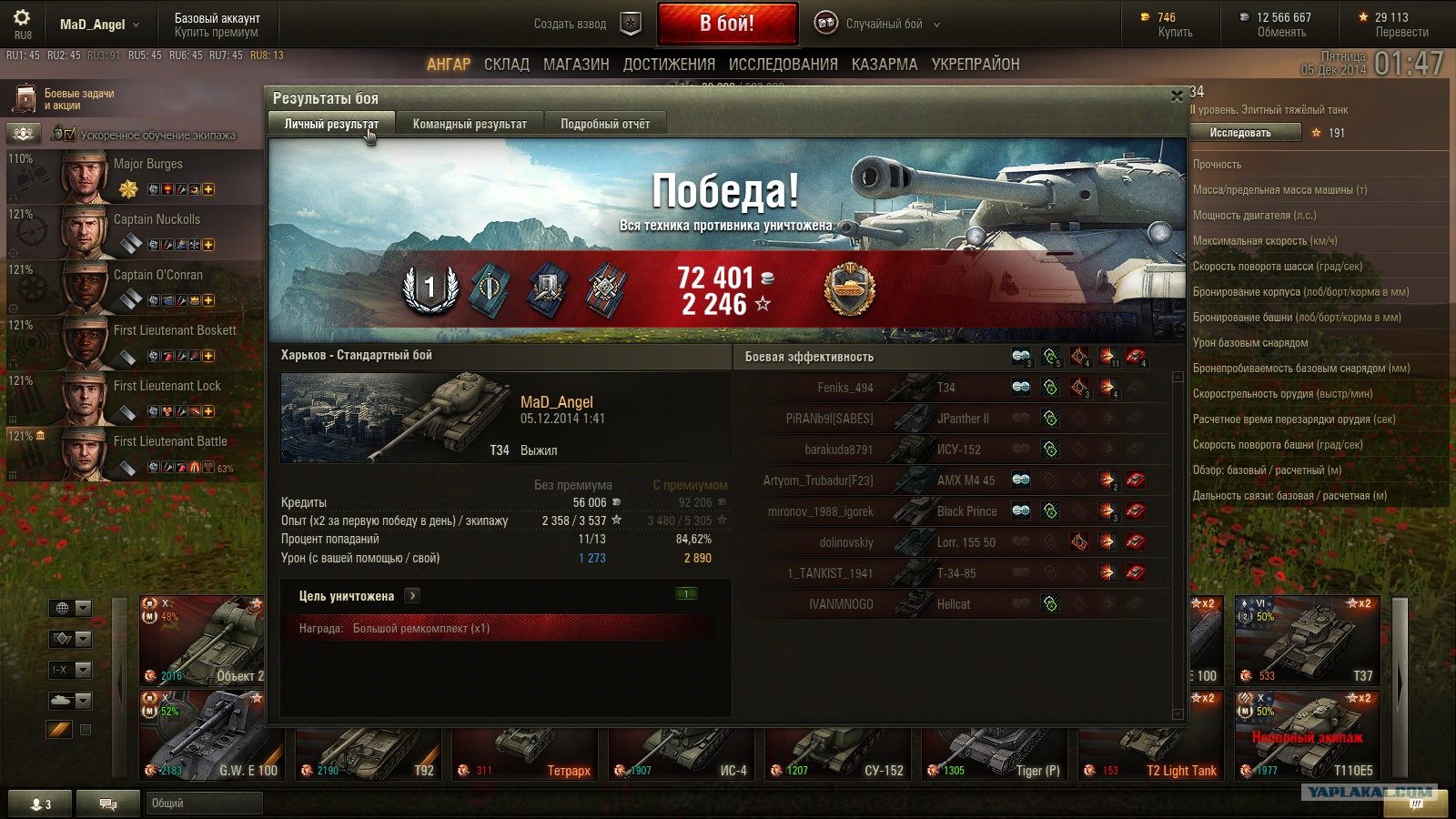This screenshot has height=819, width=1456.
Task: Open the «Исследования» tech tree
Action: pyautogui.click(x=783, y=65)
